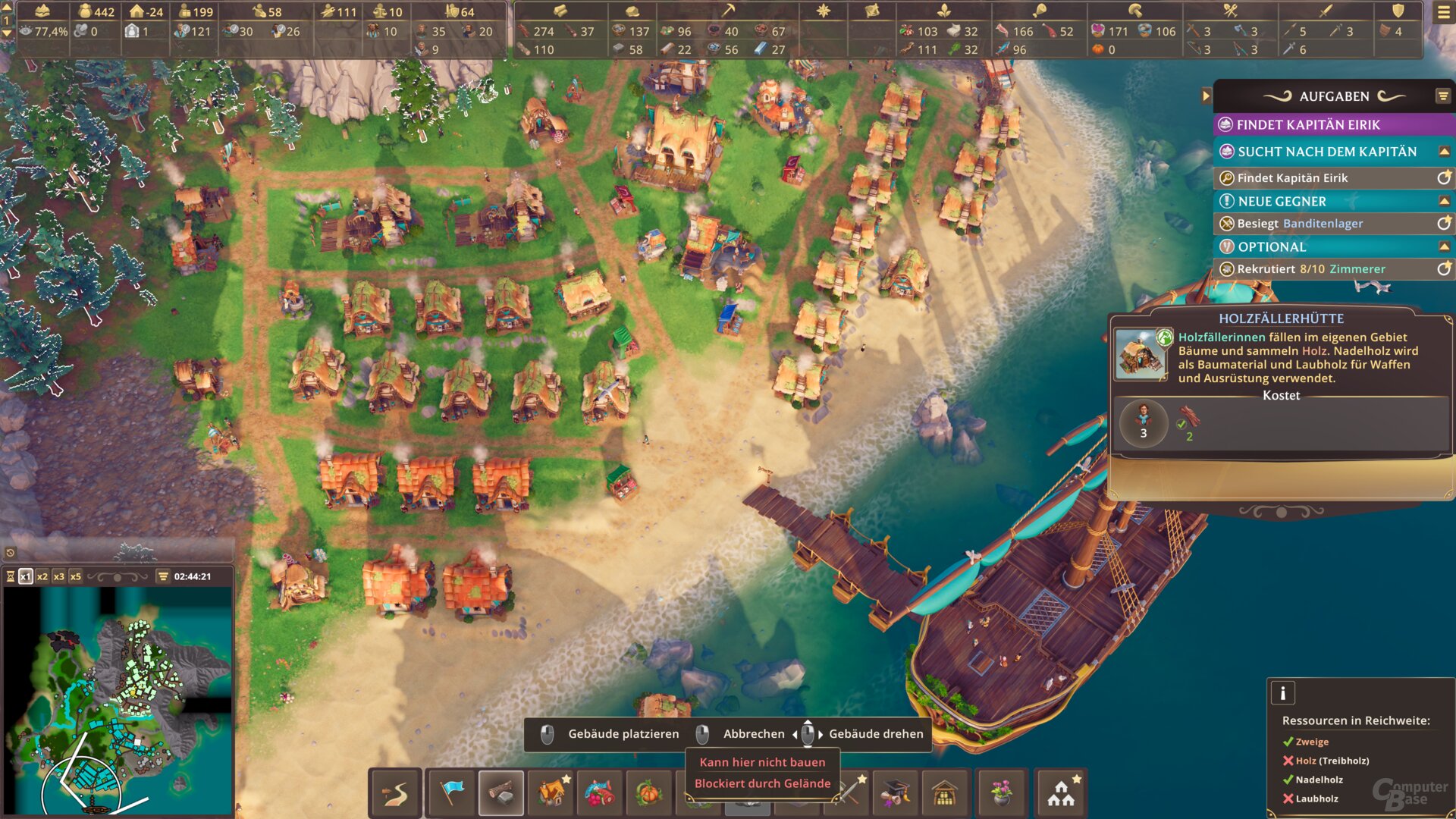Open the graduation cap education category
The width and height of the screenshot is (1456, 819).
[x=896, y=793]
